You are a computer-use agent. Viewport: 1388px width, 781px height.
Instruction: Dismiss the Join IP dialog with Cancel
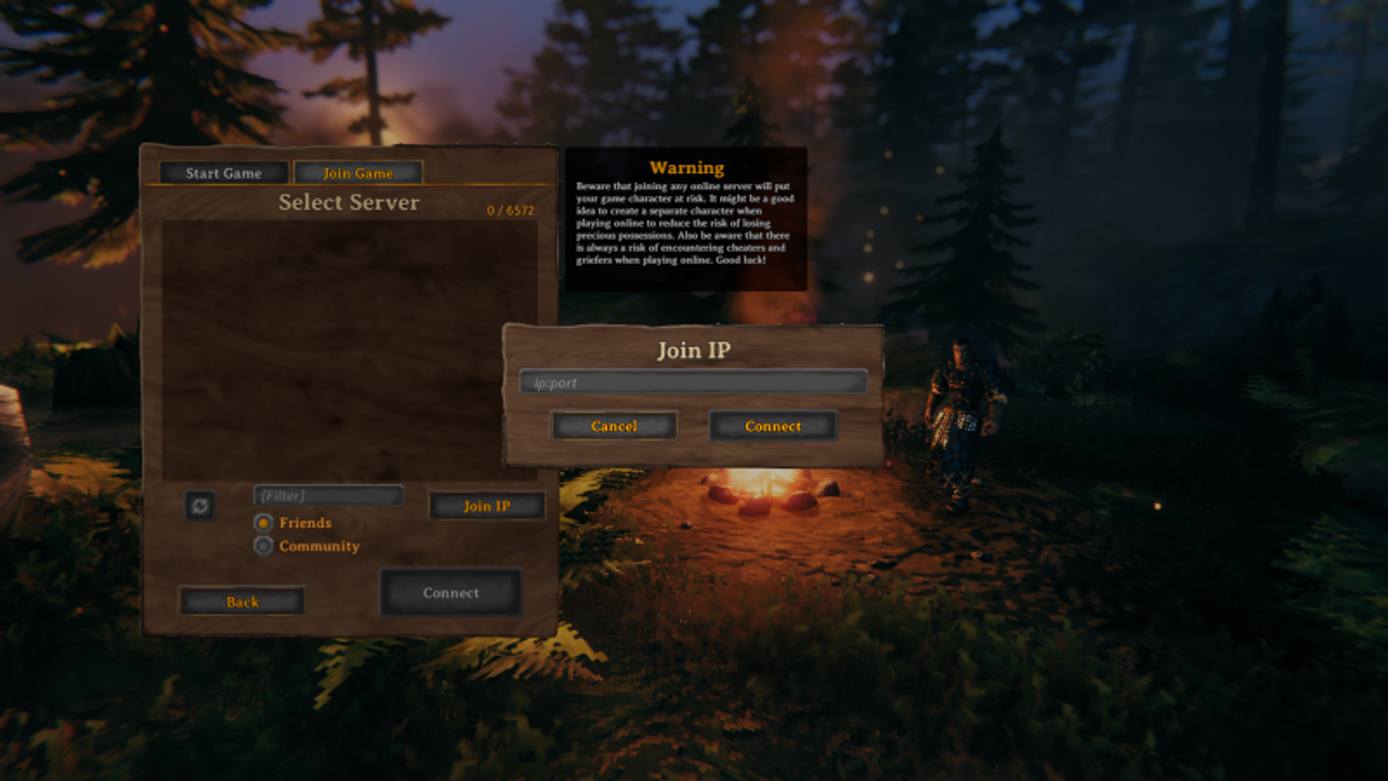coord(614,426)
